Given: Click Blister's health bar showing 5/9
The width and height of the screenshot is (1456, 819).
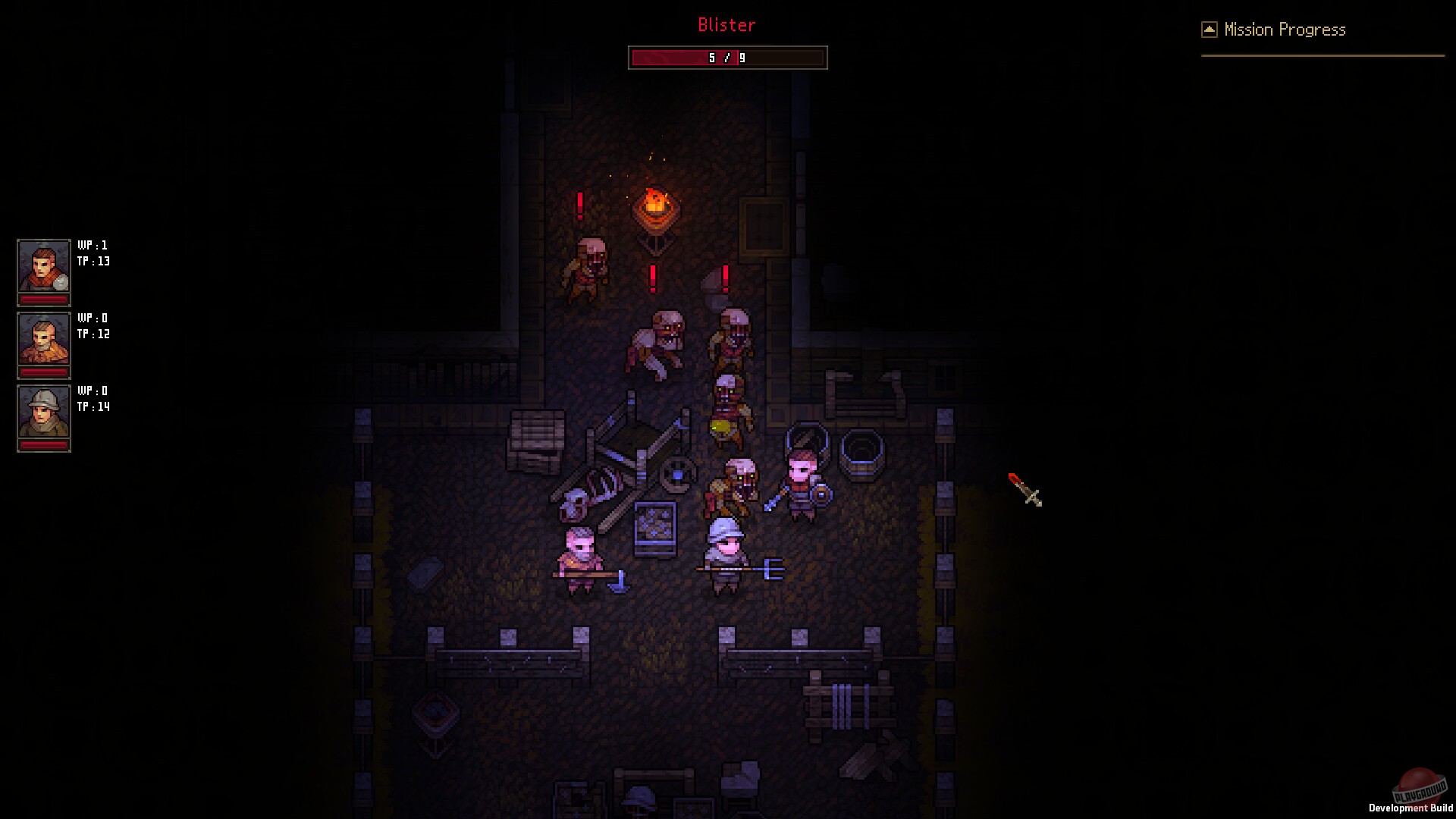Looking at the screenshot, I should coord(726,57).
